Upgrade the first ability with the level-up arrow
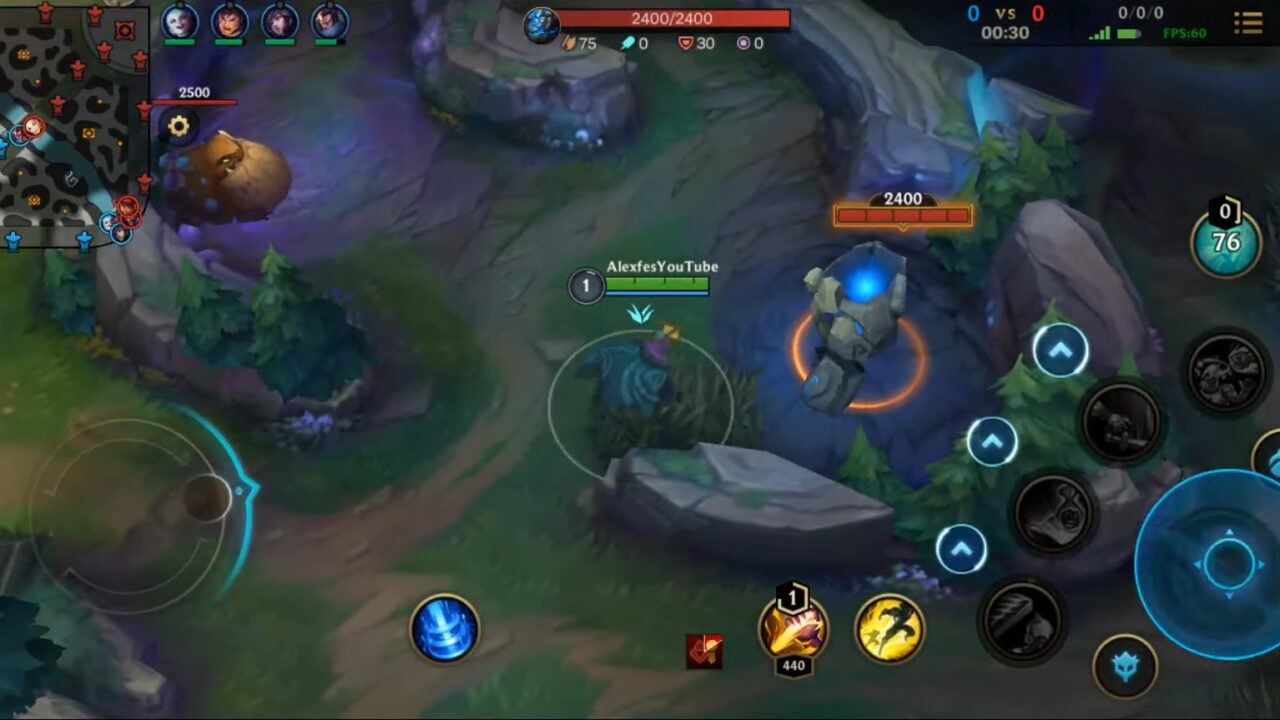 960,550
